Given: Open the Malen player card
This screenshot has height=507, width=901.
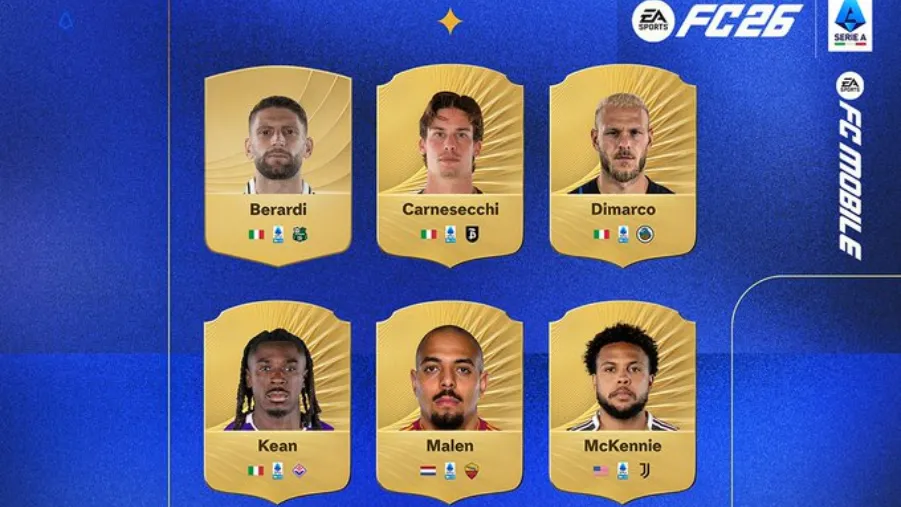Looking at the screenshot, I should pos(450,400).
